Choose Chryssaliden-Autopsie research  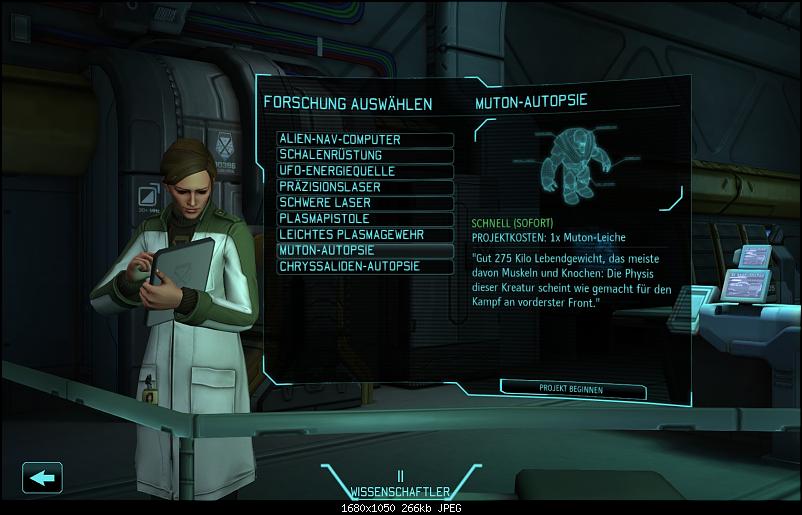point(366,266)
